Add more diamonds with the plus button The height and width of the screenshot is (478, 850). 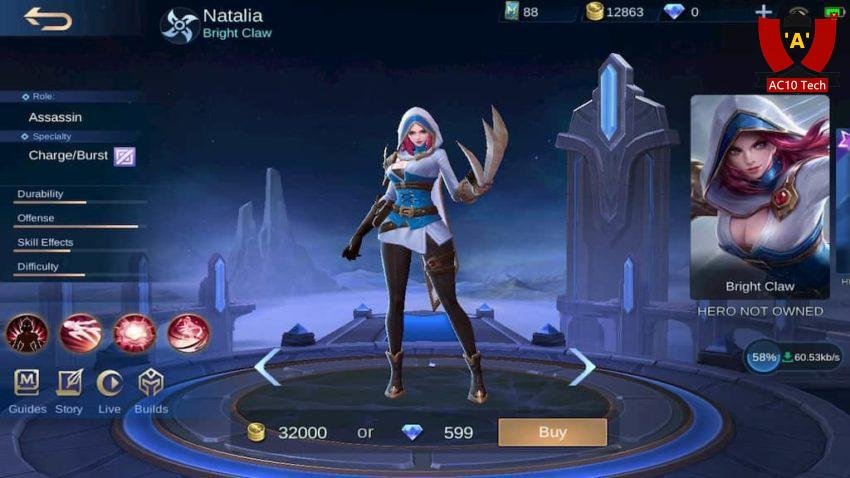point(764,12)
